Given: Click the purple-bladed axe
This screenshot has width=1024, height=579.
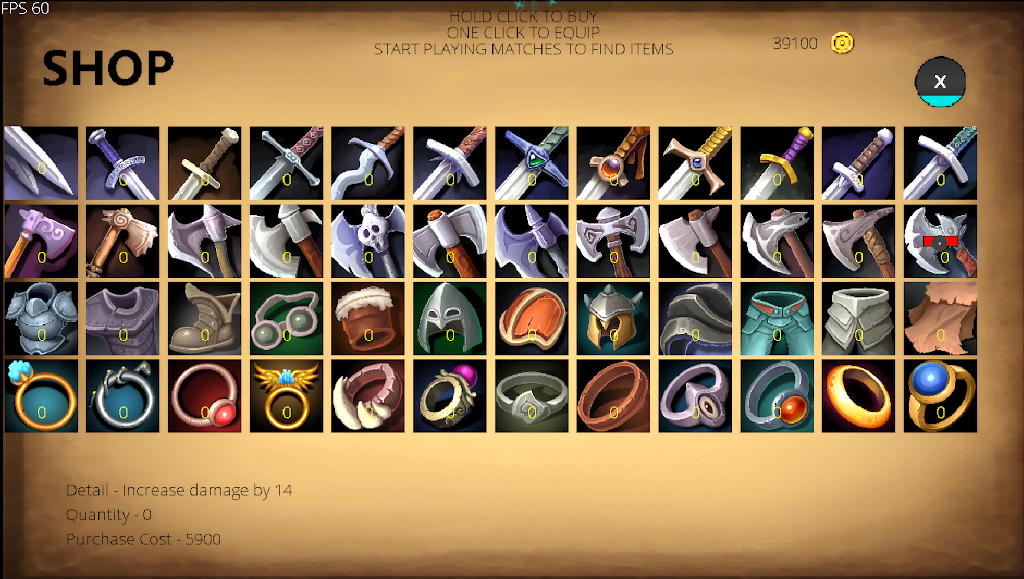Looking at the screenshot, I should click(x=41, y=241).
